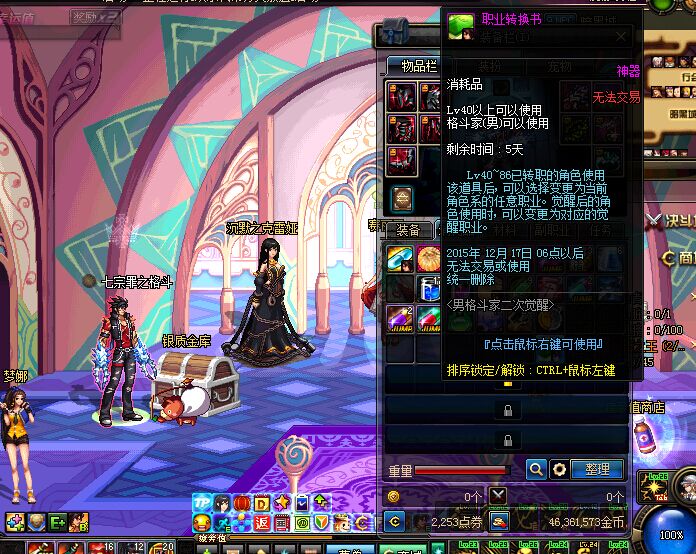Click the green E+ buff icon

pyautogui.click(x=56, y=521)
